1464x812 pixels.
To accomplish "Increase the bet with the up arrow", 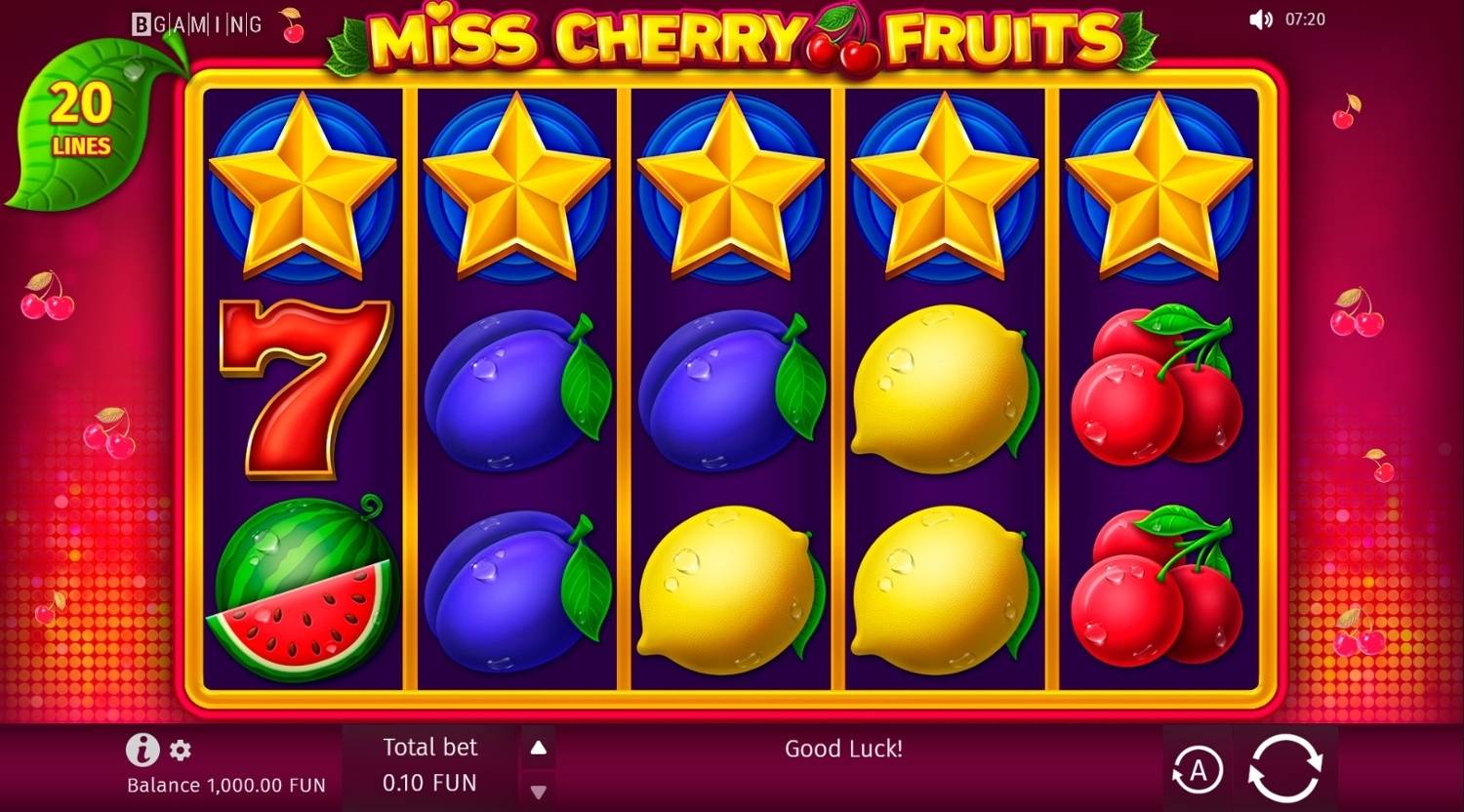I will [538, 748].
